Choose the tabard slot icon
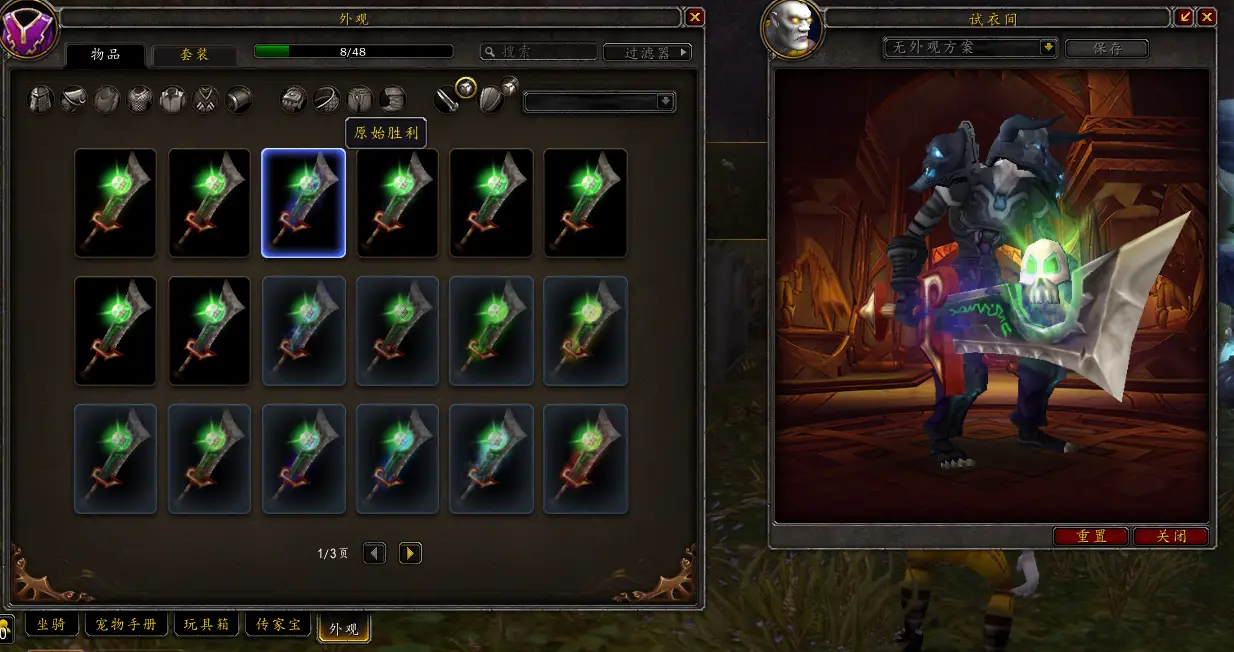The image size is (1234, 652). (206, 99)
